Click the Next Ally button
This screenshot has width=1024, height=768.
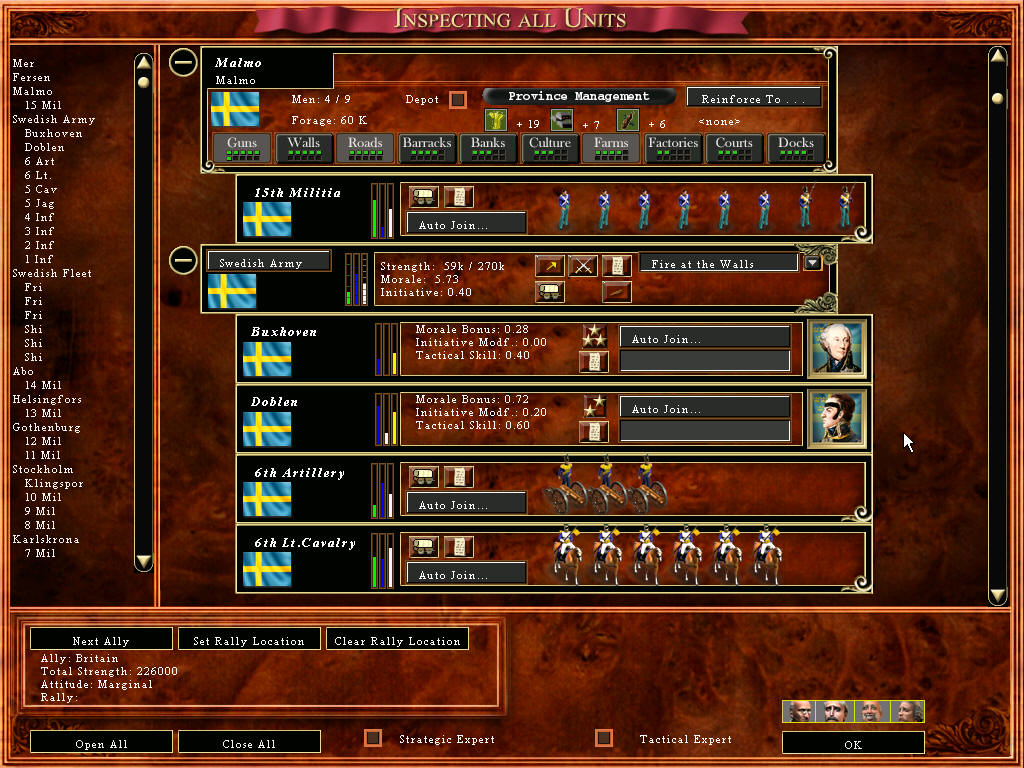coord(101,640)
